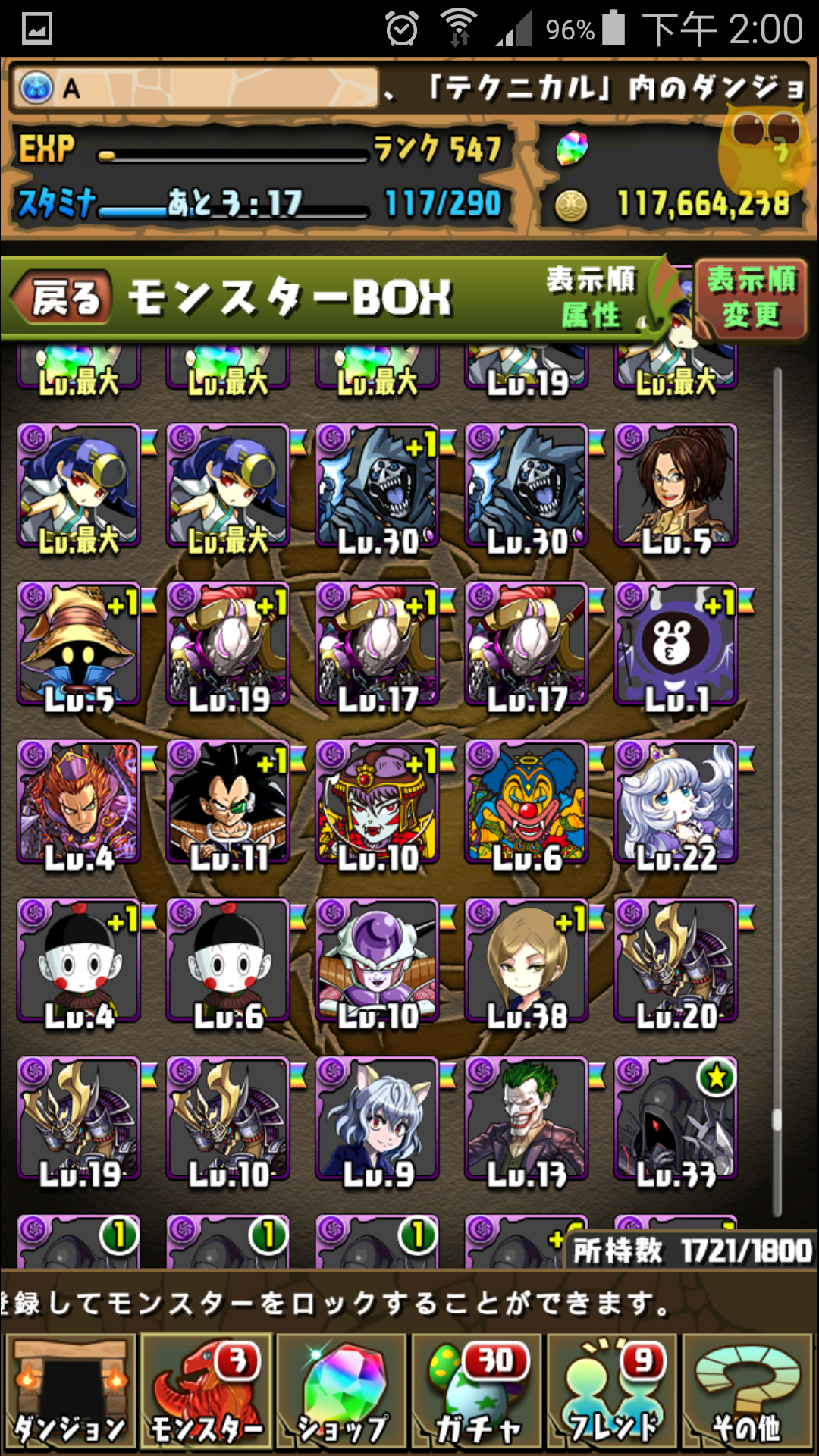The height and width of the screenshot is (1456, 819).
Task: Select the Lv.5 brown-haired woman with glasses
Action: coord(676,486)
